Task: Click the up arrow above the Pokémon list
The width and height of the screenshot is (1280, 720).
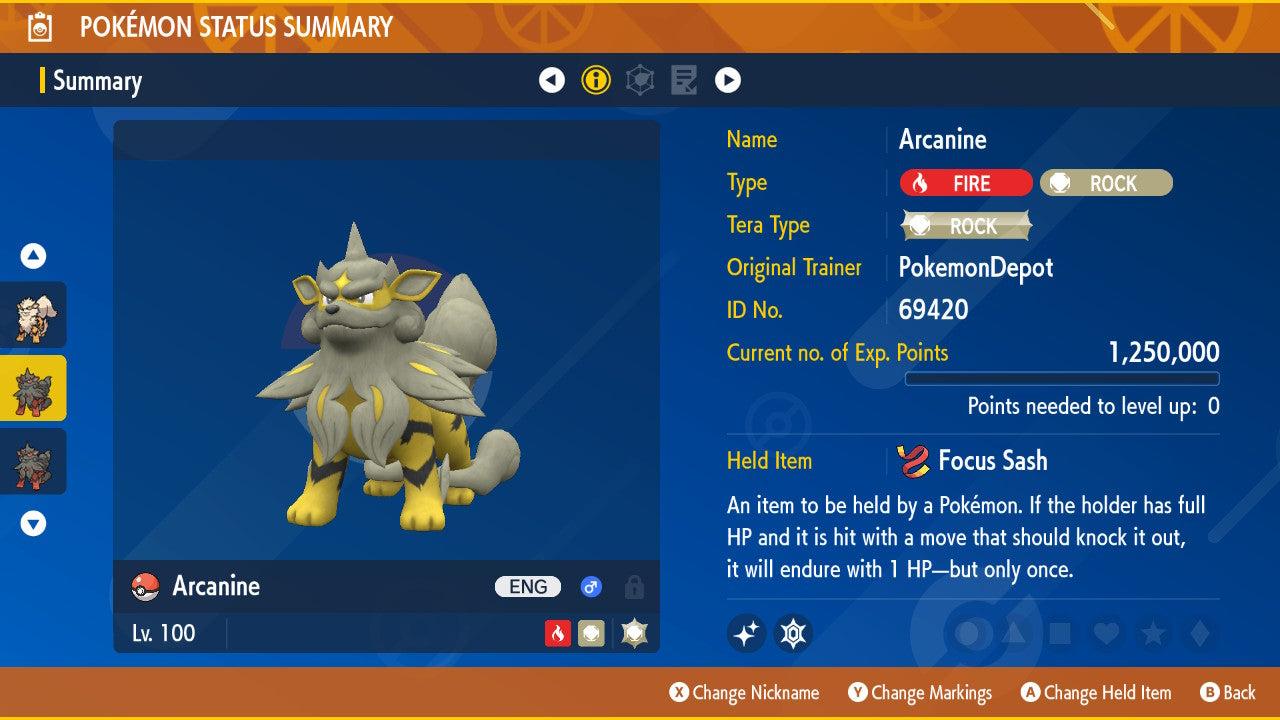Action: (33, 257)
